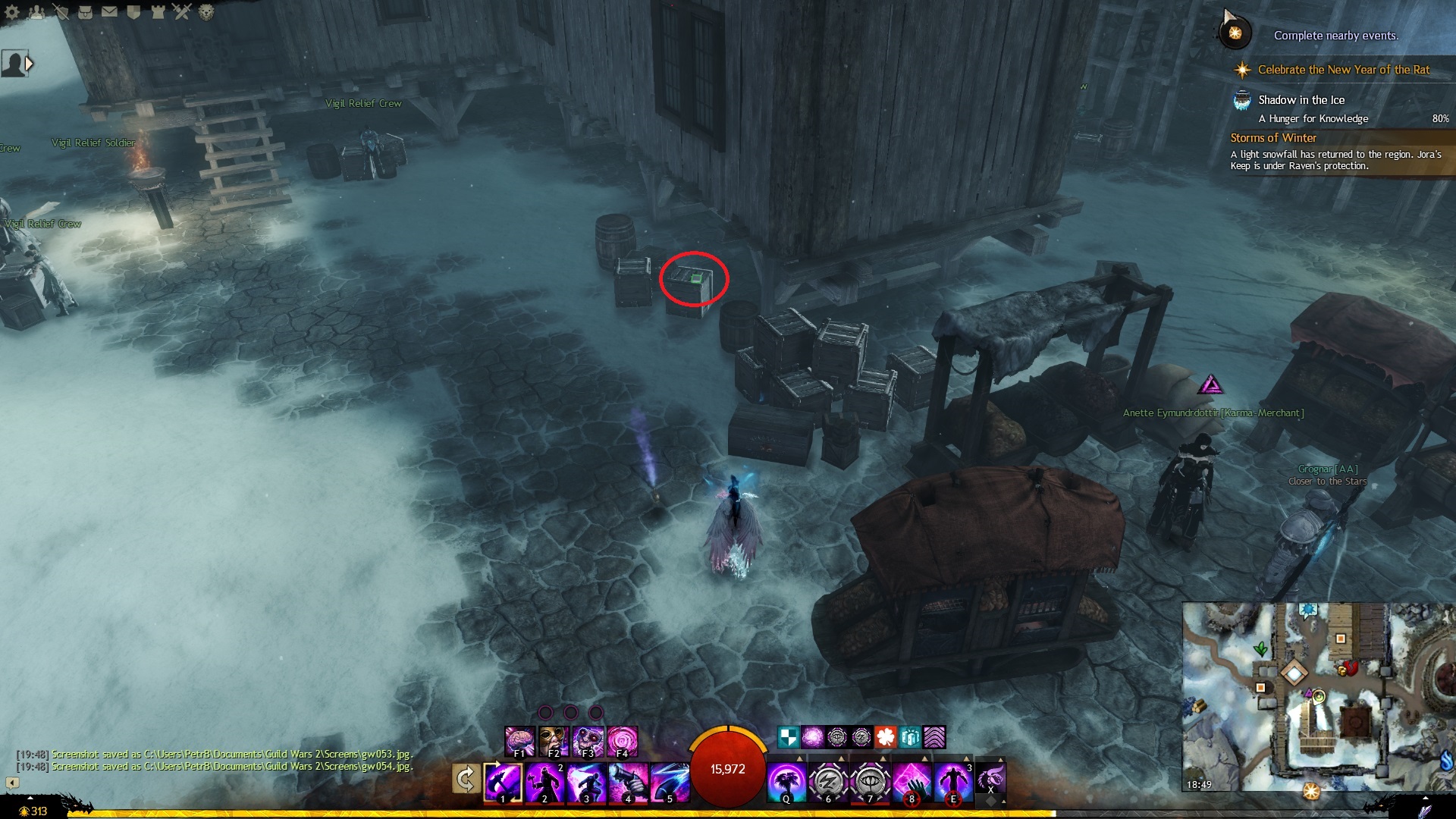Open the guild shield icon
Viewport: 1456px width, 819px height.
tap(133, 11)
